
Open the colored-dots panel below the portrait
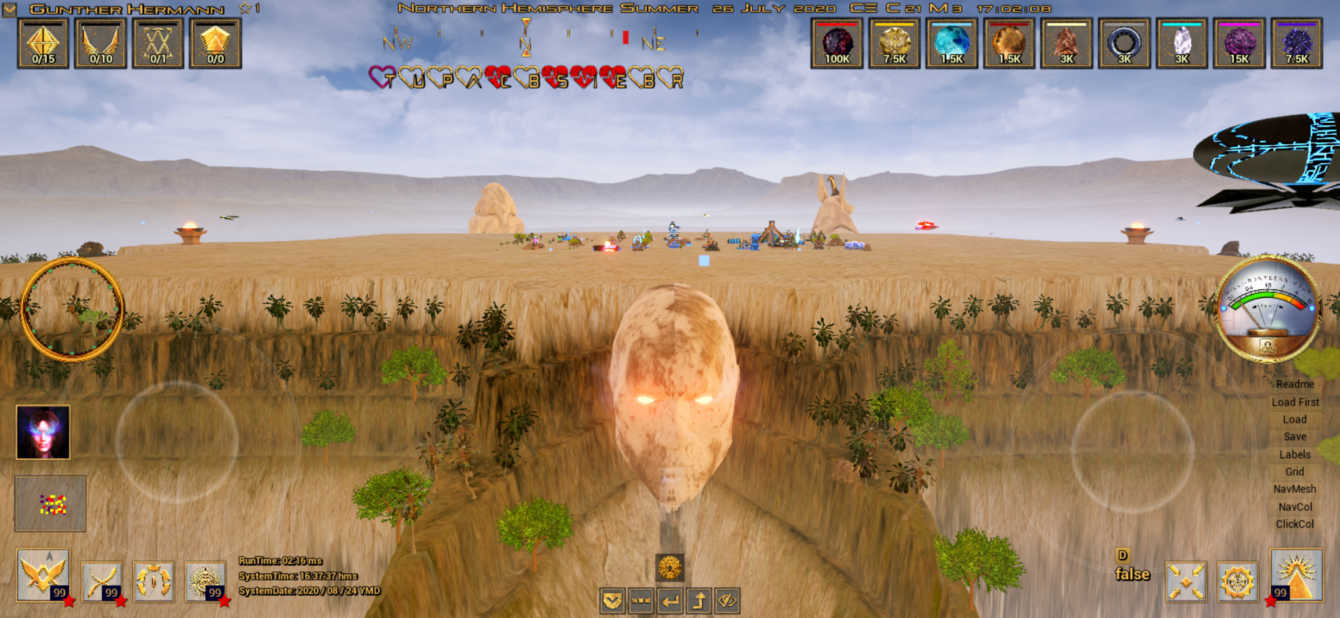51,503
